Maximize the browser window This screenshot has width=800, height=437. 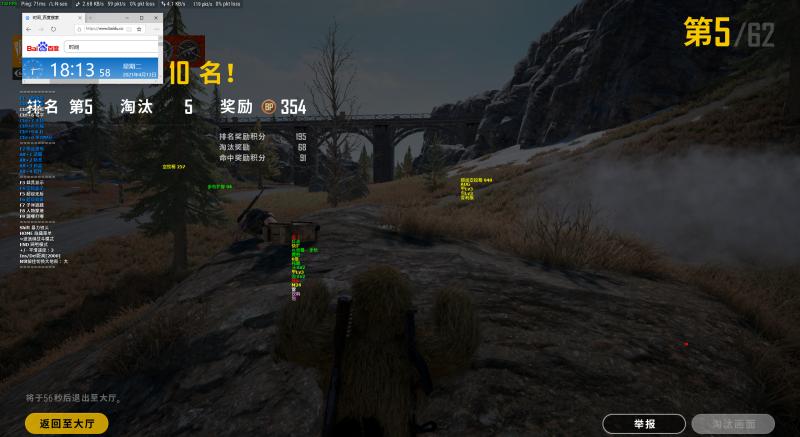[142, 18]
